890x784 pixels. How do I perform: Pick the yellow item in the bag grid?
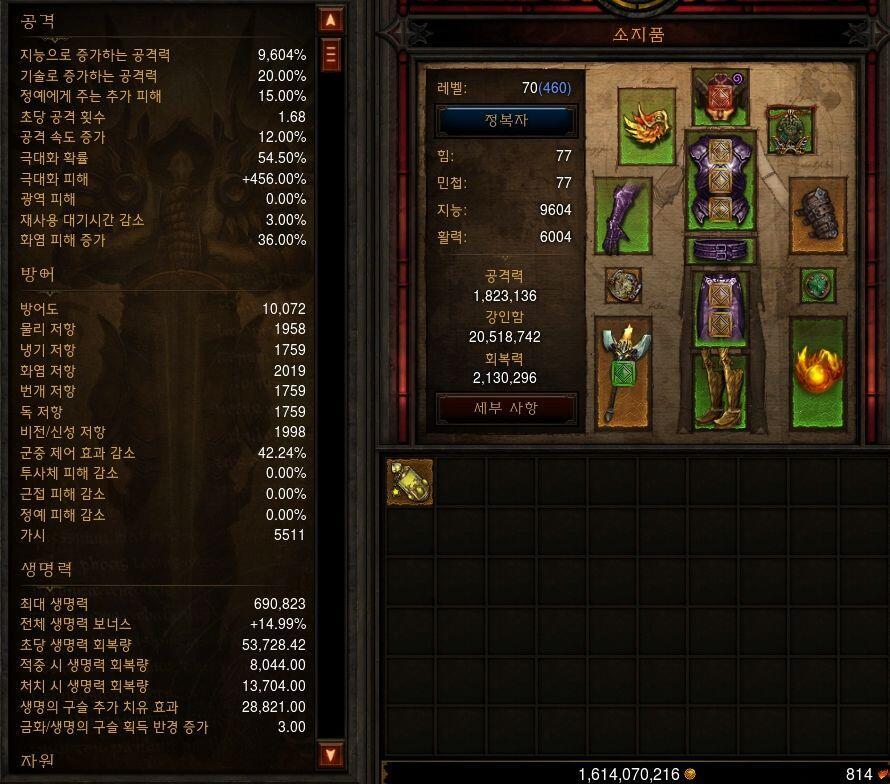pyautogui.click(x=410, y=482)
